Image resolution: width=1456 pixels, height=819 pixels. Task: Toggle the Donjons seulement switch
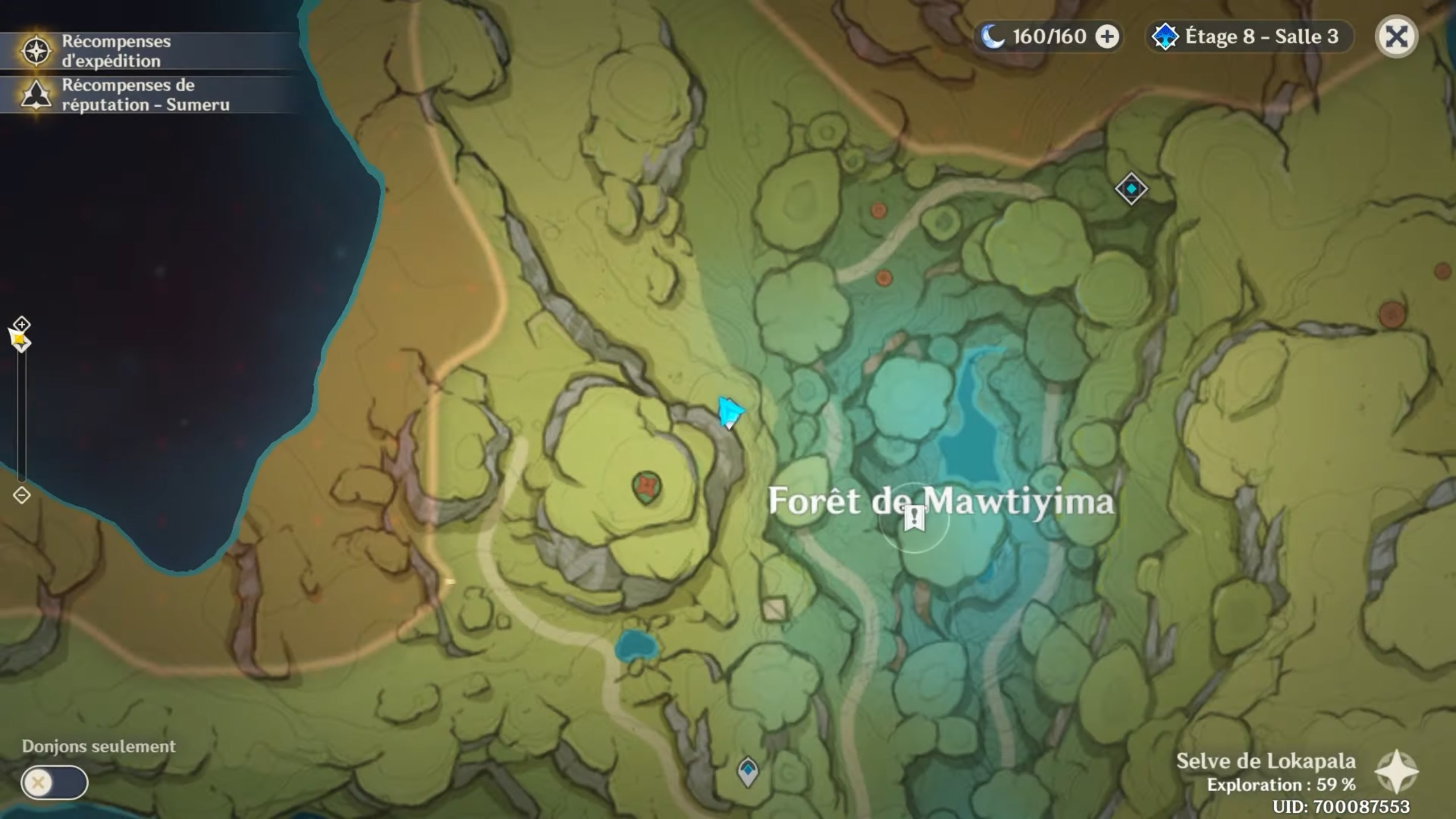[55, 781]
